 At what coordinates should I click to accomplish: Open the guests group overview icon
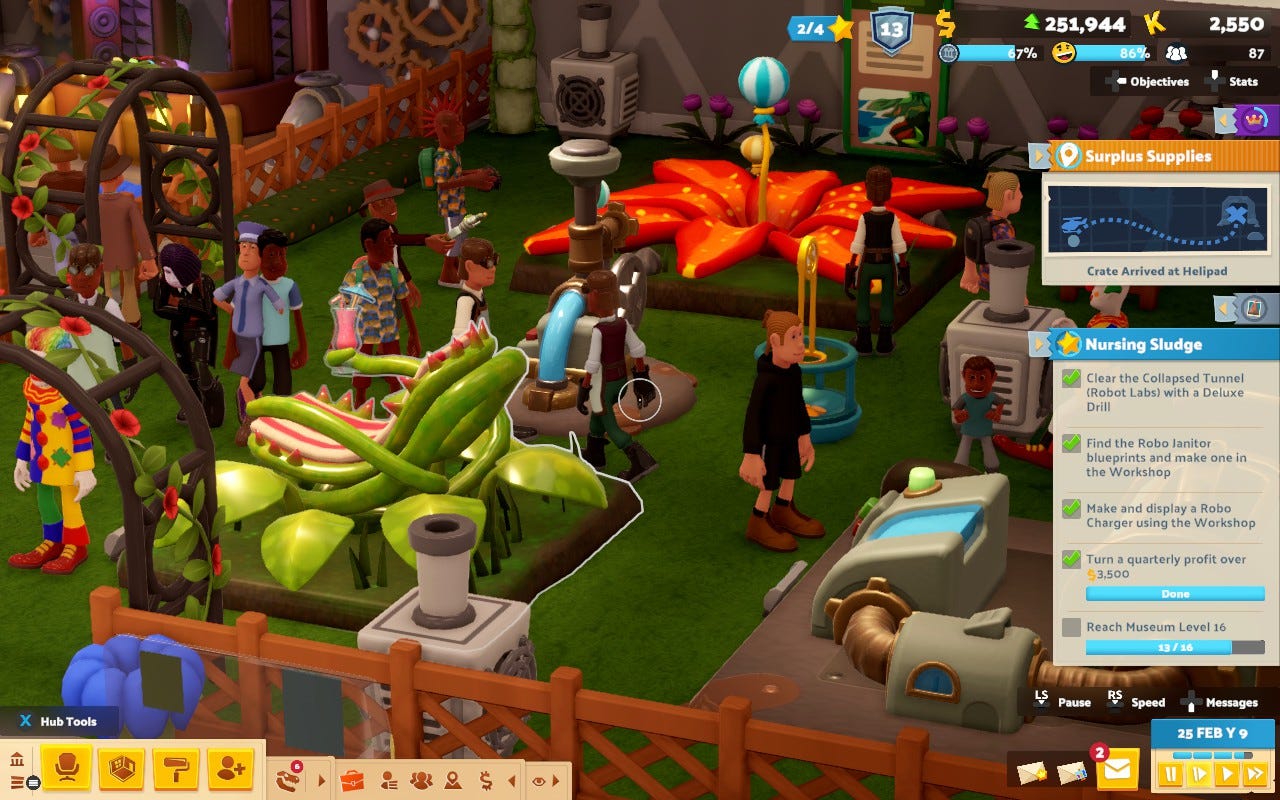(421, 780)
